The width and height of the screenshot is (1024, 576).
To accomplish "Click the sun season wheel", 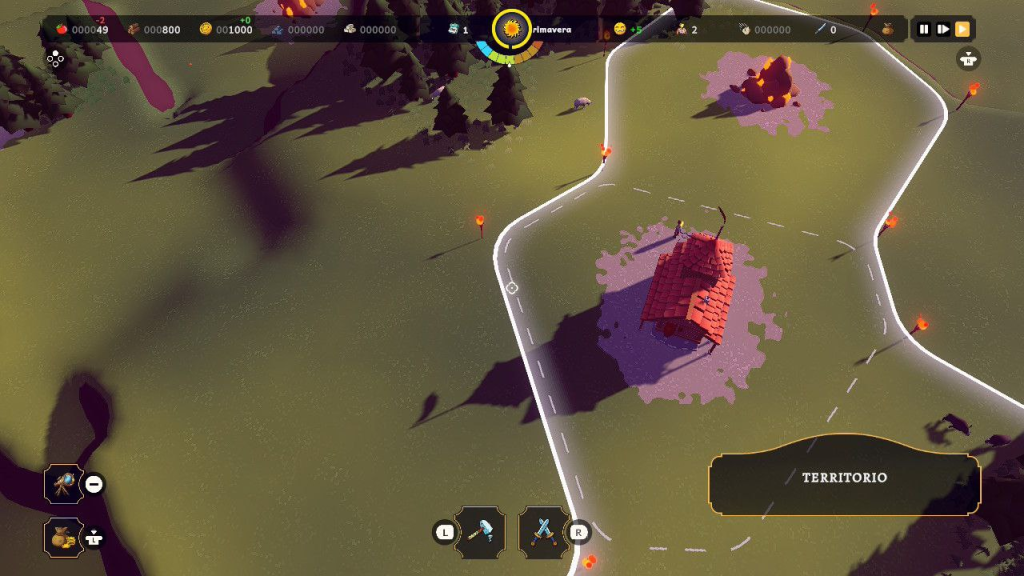I will tap(512, 30).
